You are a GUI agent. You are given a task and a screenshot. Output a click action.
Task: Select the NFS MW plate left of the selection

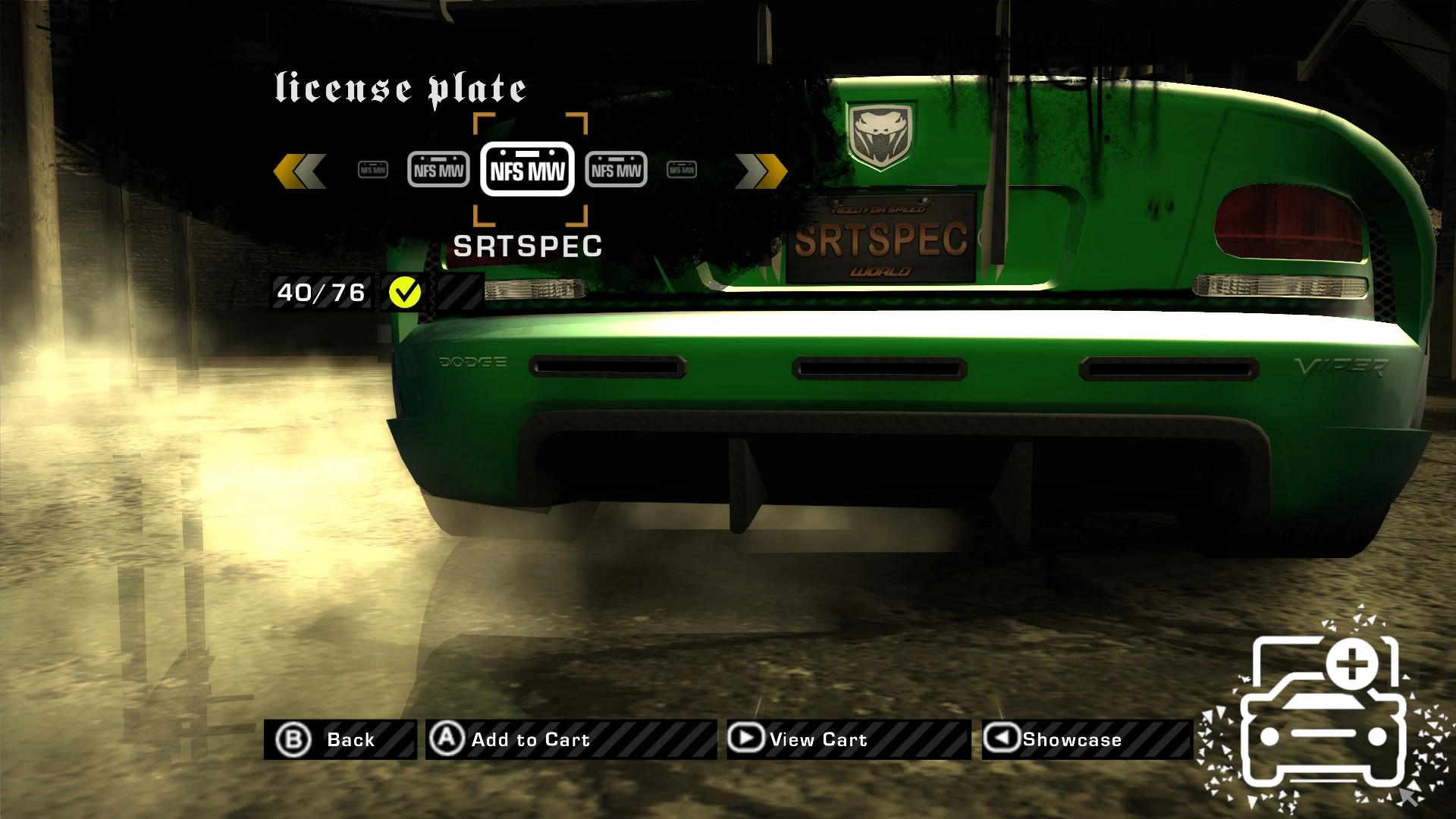[x=438, y=169]
